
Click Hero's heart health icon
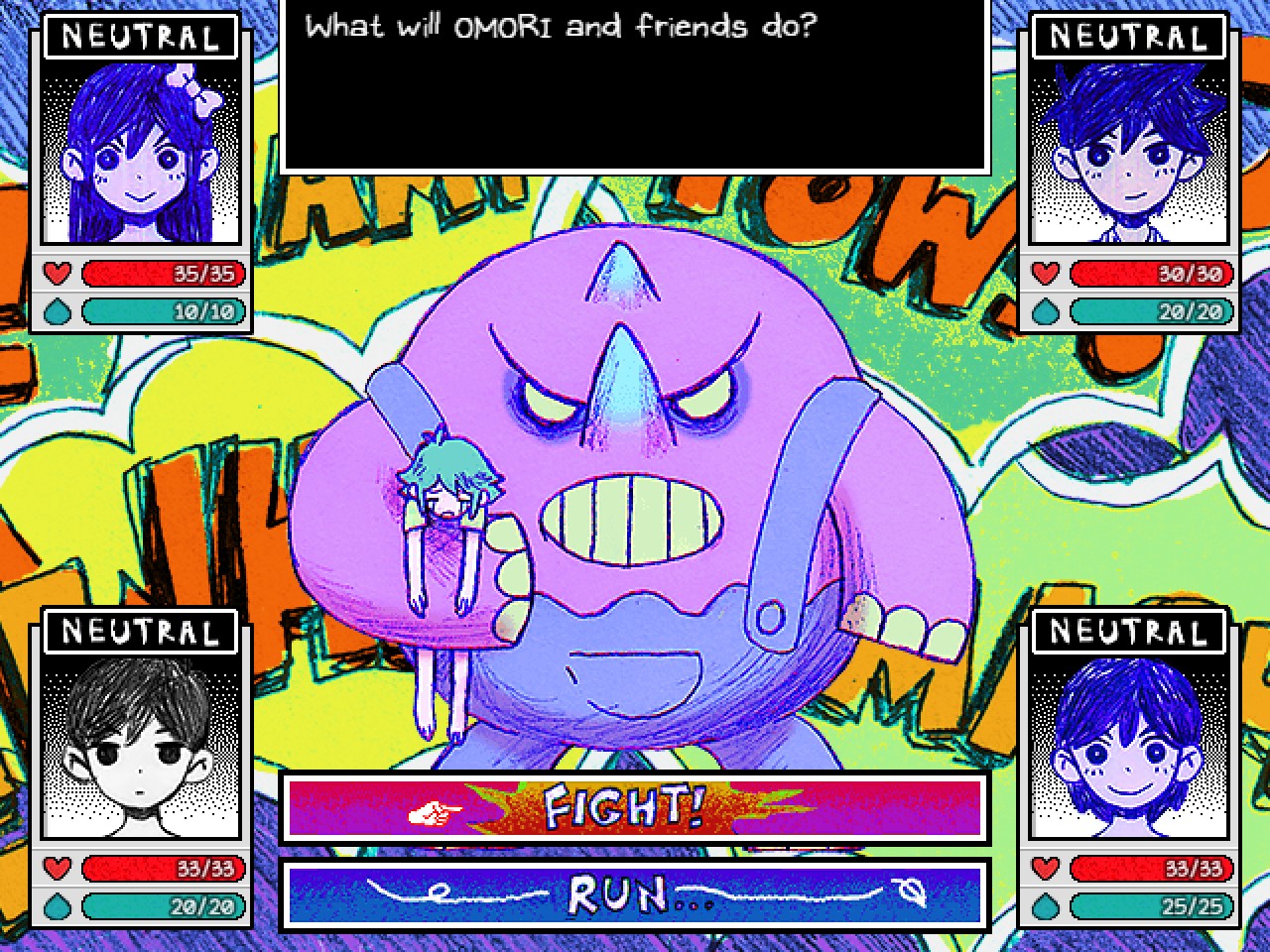click(x=1044, y=869)
